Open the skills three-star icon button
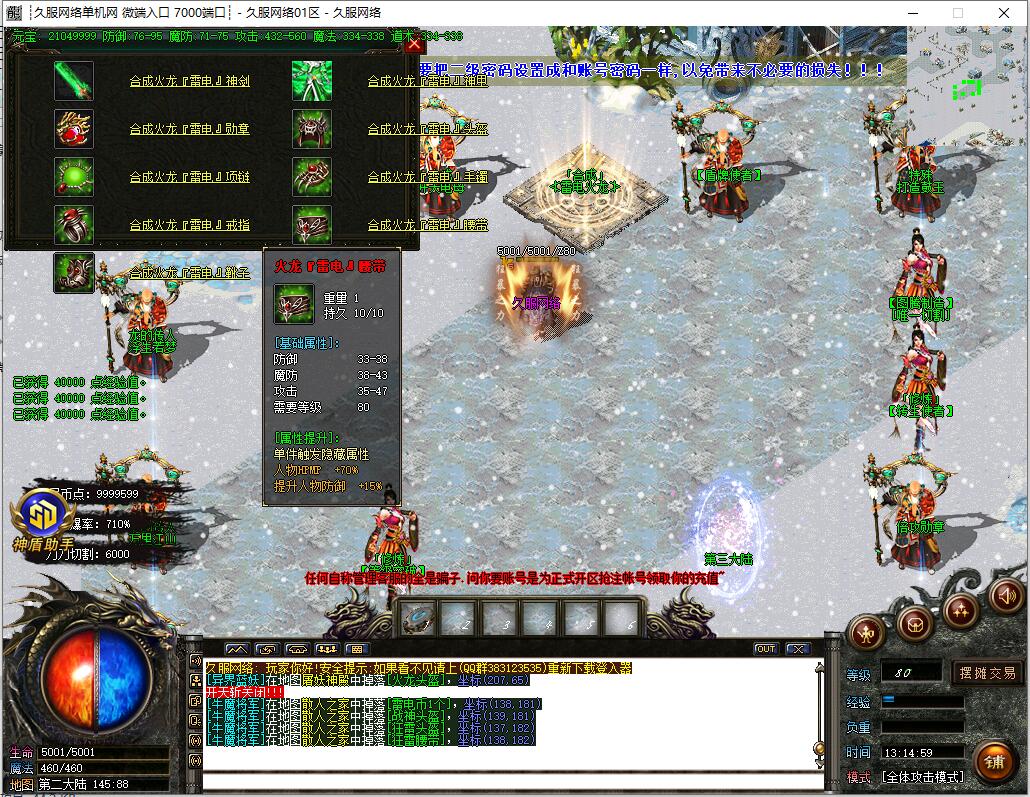 pyautogui.click(x=960, y=609)
